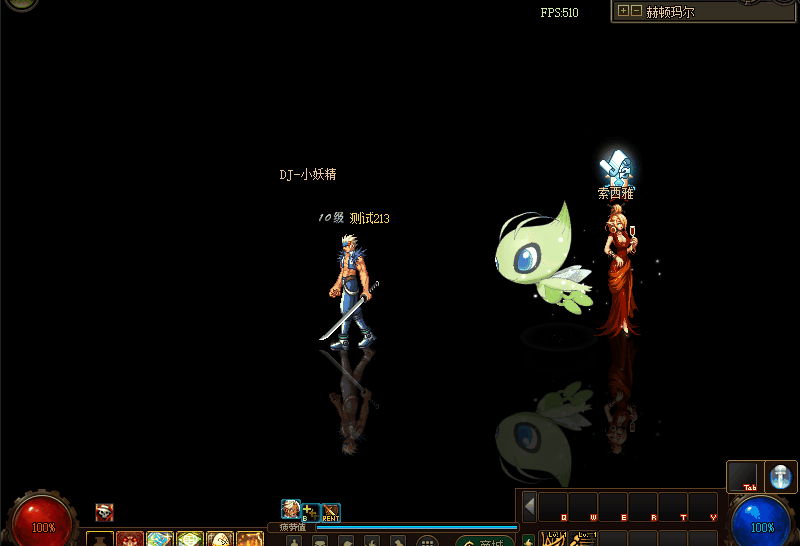The width and height of the screenshot is (800, 546).
Task: Use the red demon face item slot
Action: 130,539
